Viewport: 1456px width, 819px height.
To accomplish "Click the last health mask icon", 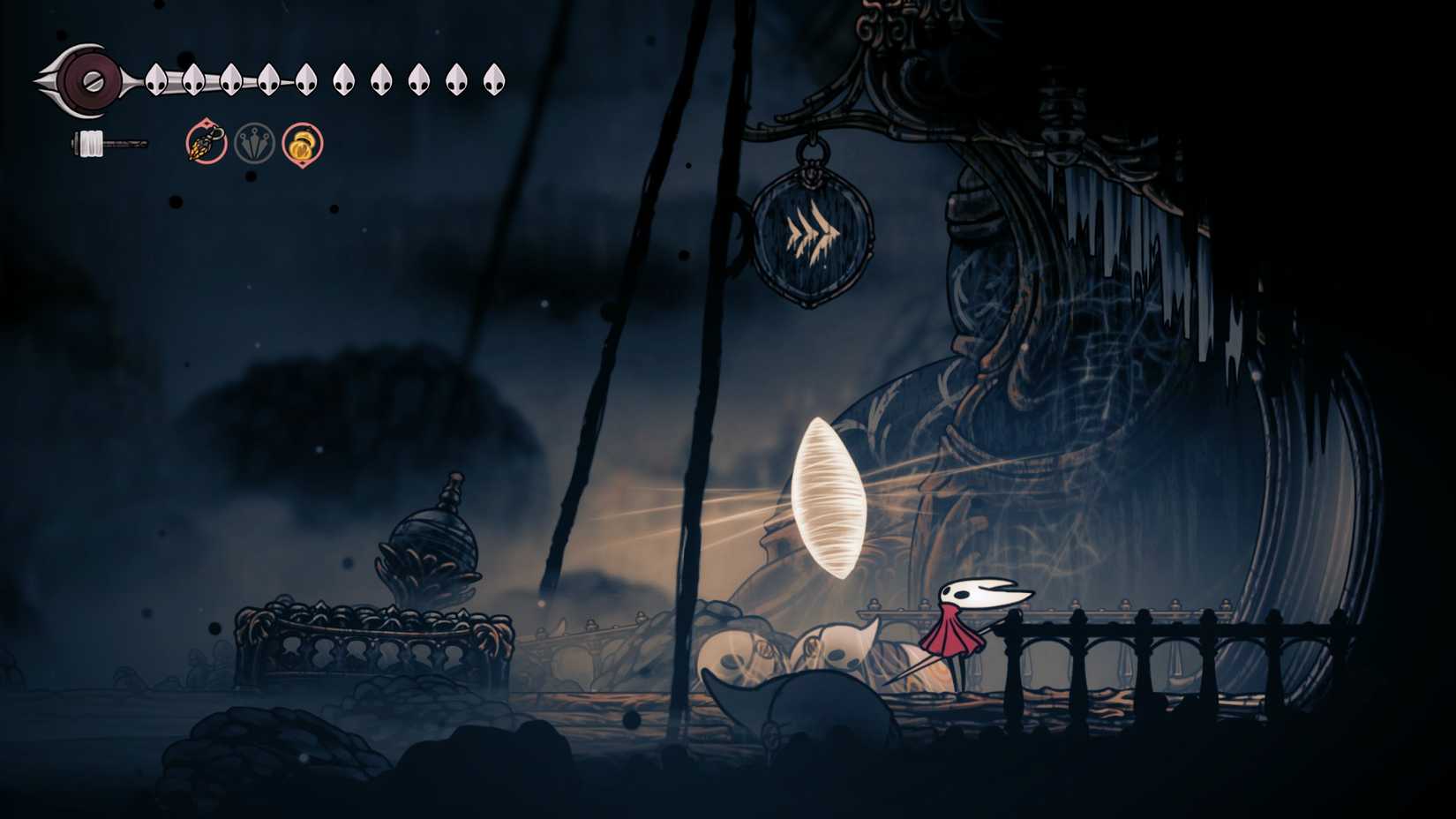I will tap(494, 80).
